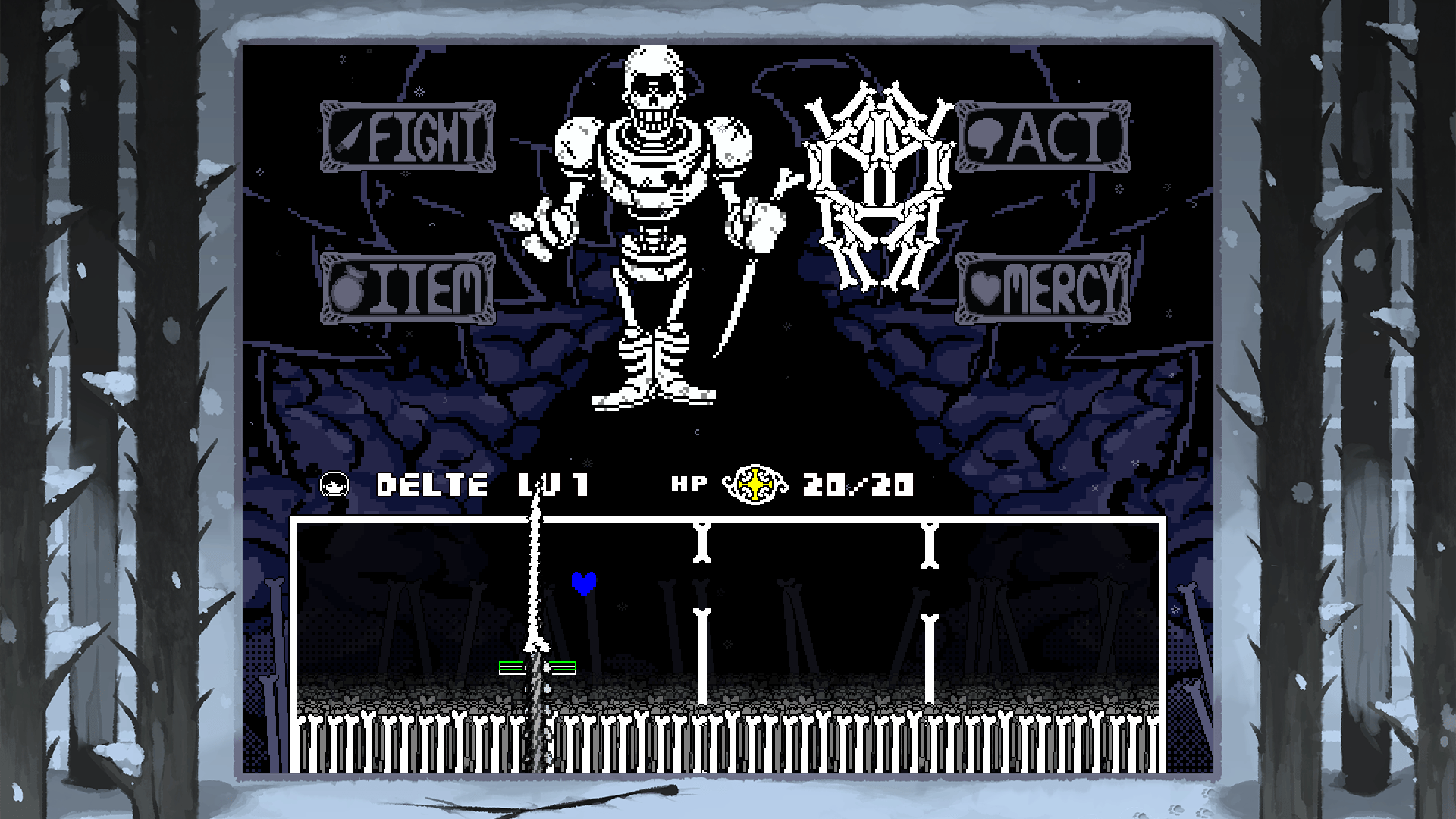Click the blue soul heart inside the battle box
The image size is (1456, 819).
(584, 582)
